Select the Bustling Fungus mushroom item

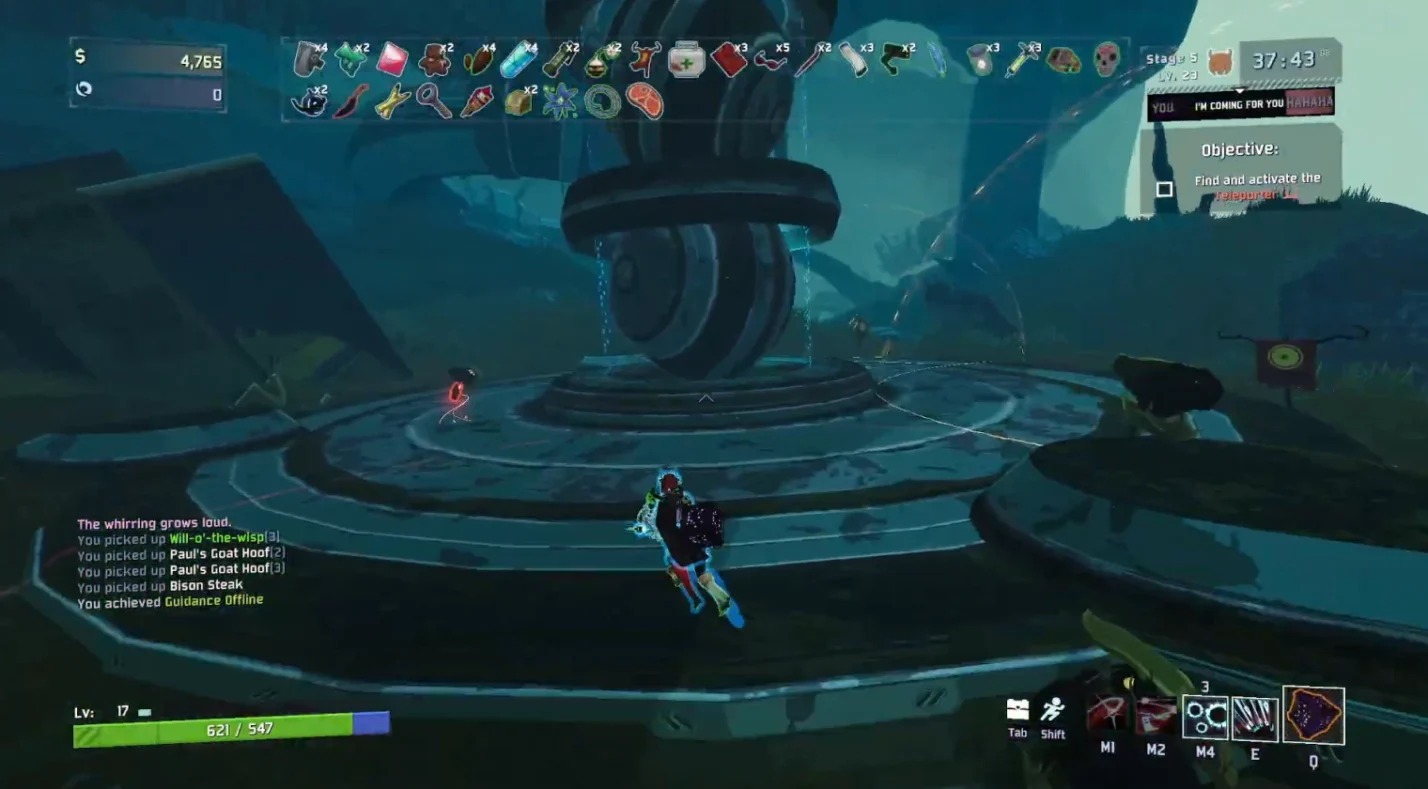tap(351, 59)
